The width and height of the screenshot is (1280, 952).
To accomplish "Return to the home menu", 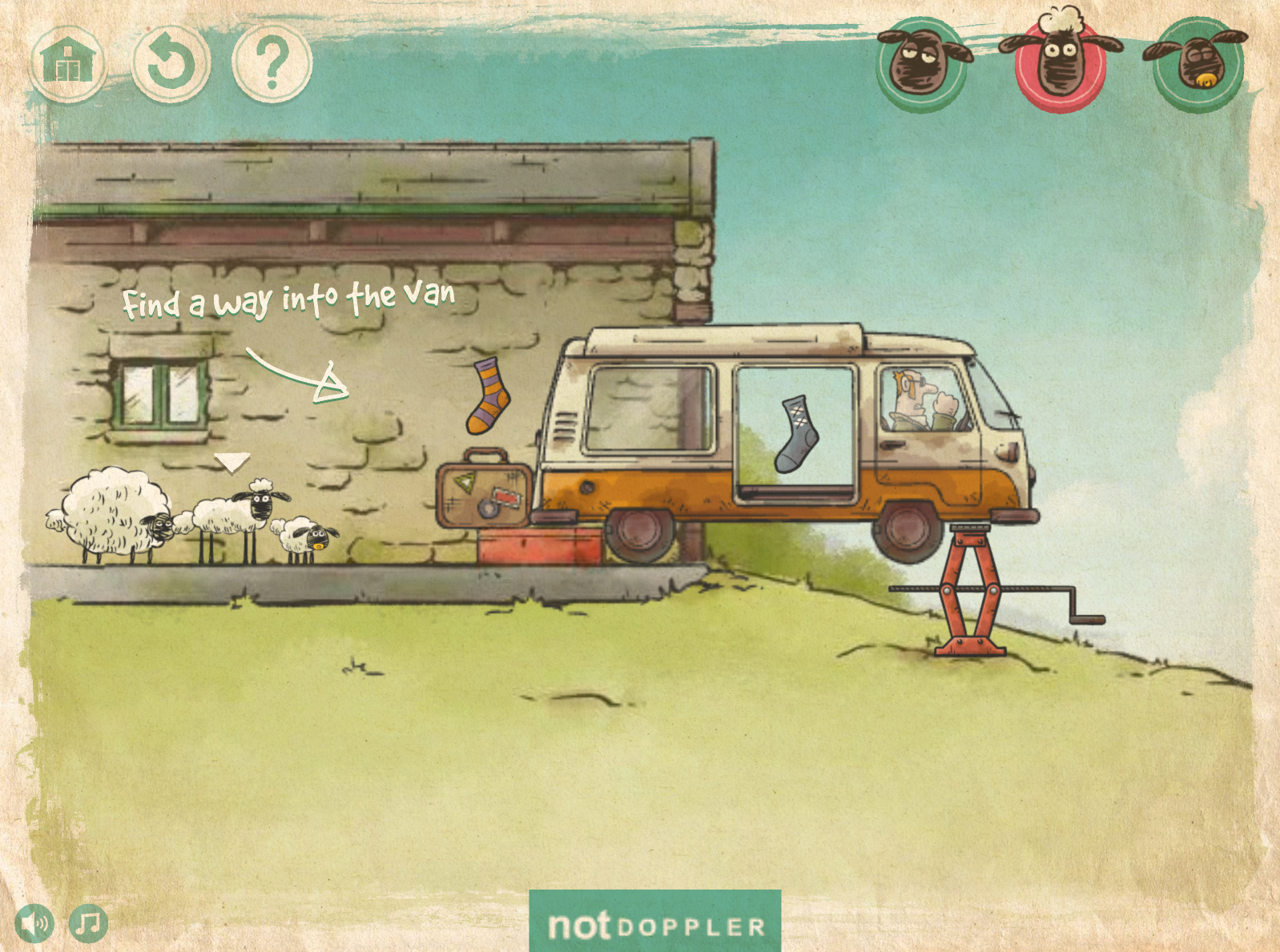I will point(68,62).
